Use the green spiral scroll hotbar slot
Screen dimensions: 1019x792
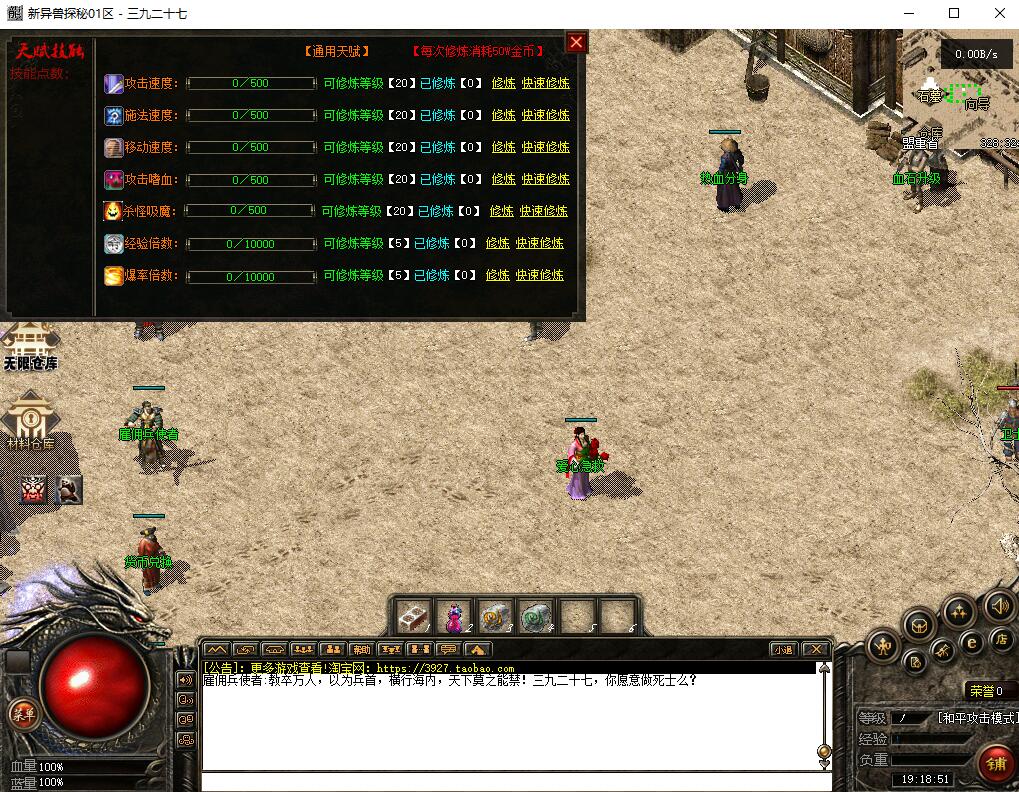[536, 616]
